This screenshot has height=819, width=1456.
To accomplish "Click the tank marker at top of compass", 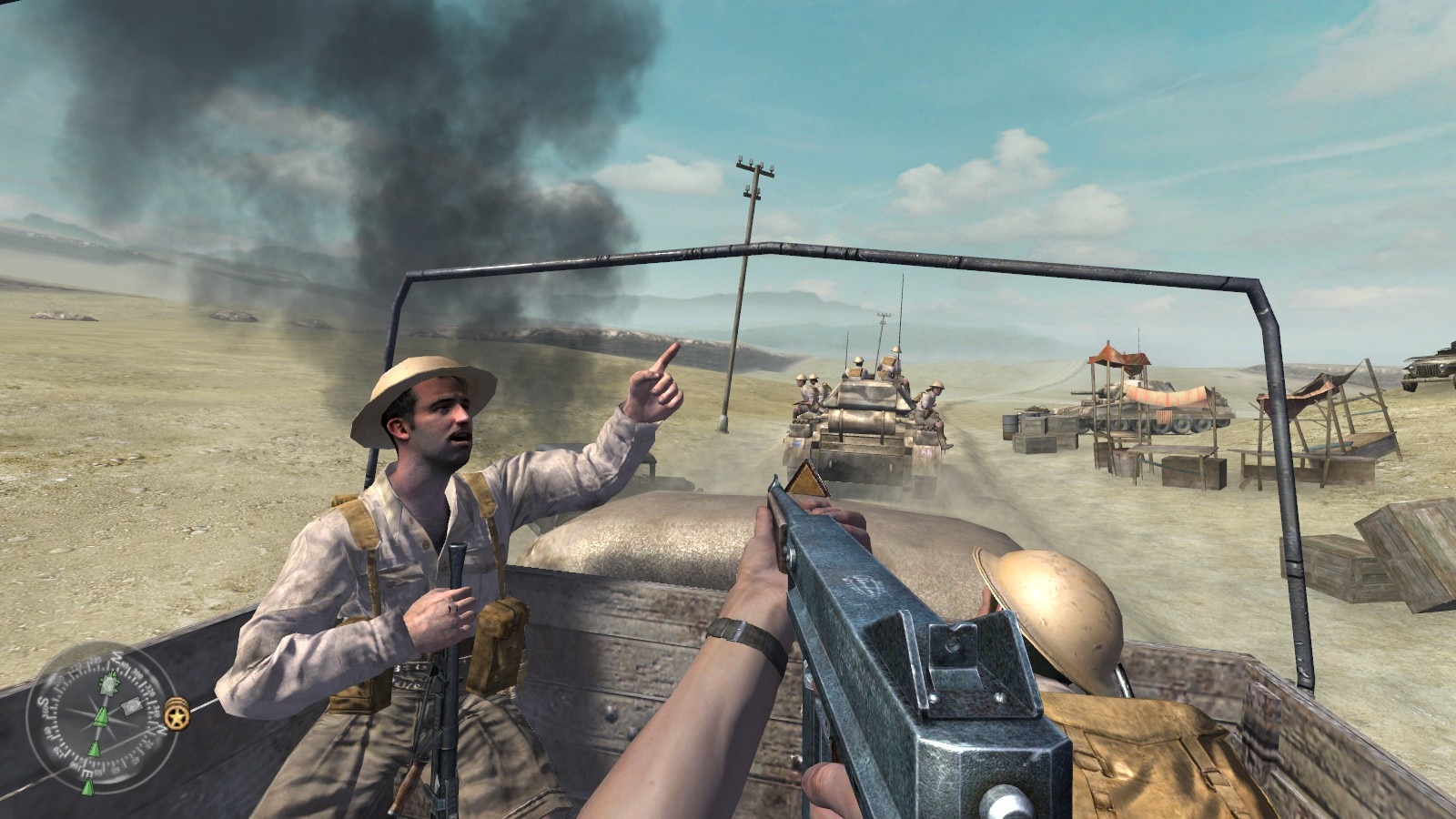I will pyautogui.click(x=110, y=682).
